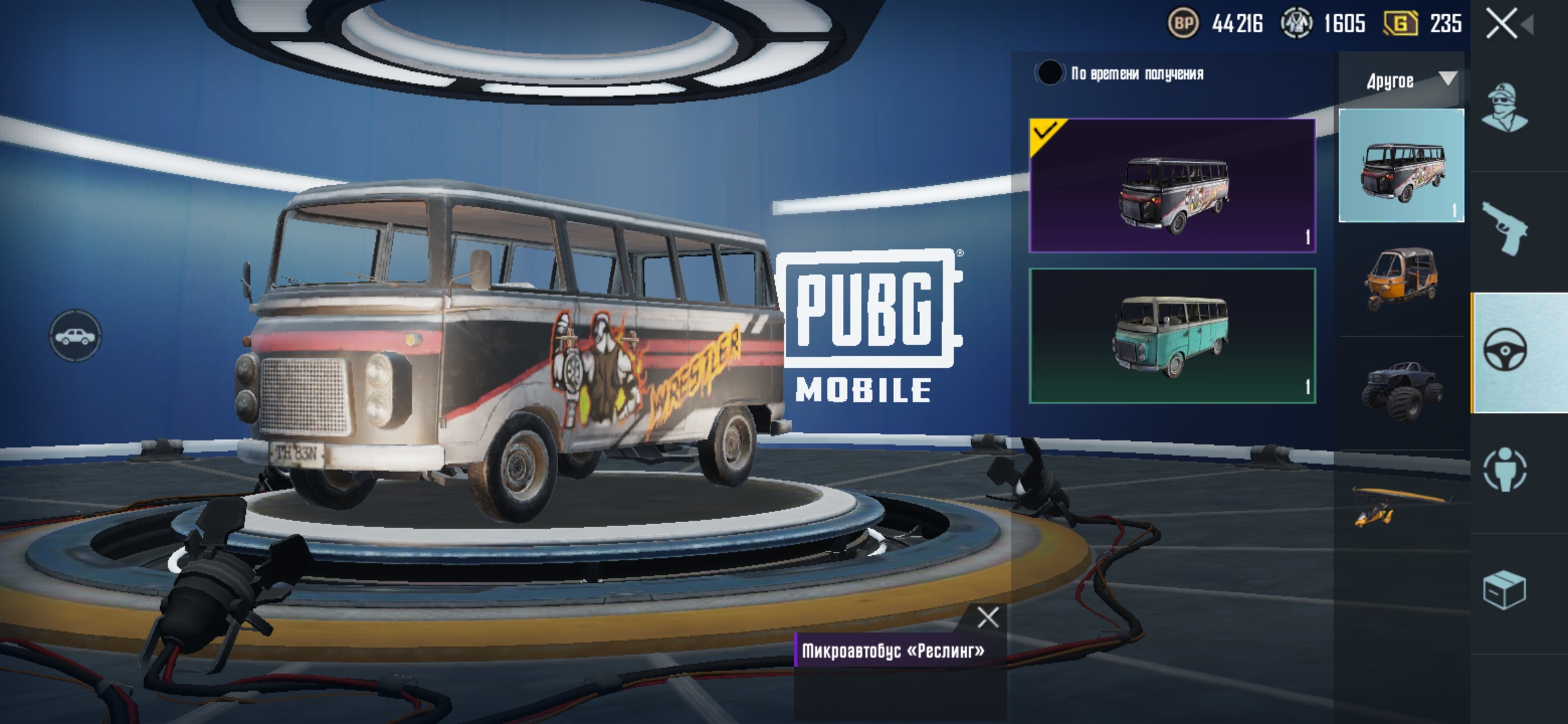The width and height of the screenshot is (1568, 724).
Task: Select the teal minibus skin card
Action: coord(1172,336)
